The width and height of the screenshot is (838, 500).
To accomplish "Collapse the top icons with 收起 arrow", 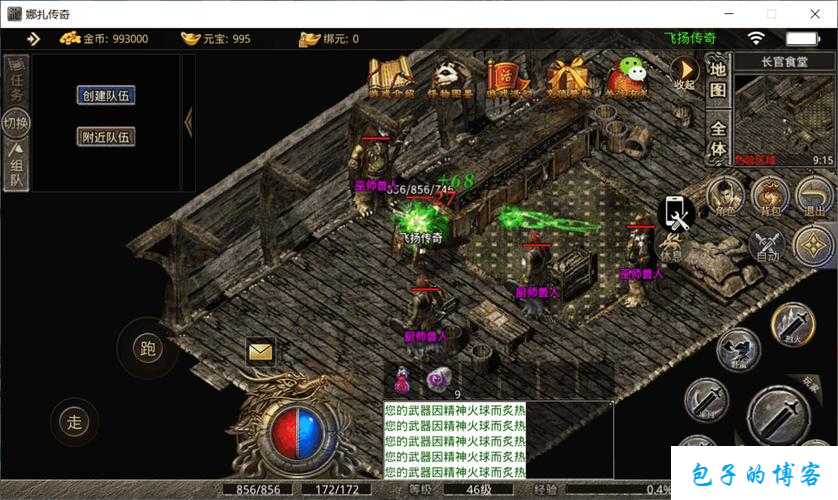I will (684, 72).
